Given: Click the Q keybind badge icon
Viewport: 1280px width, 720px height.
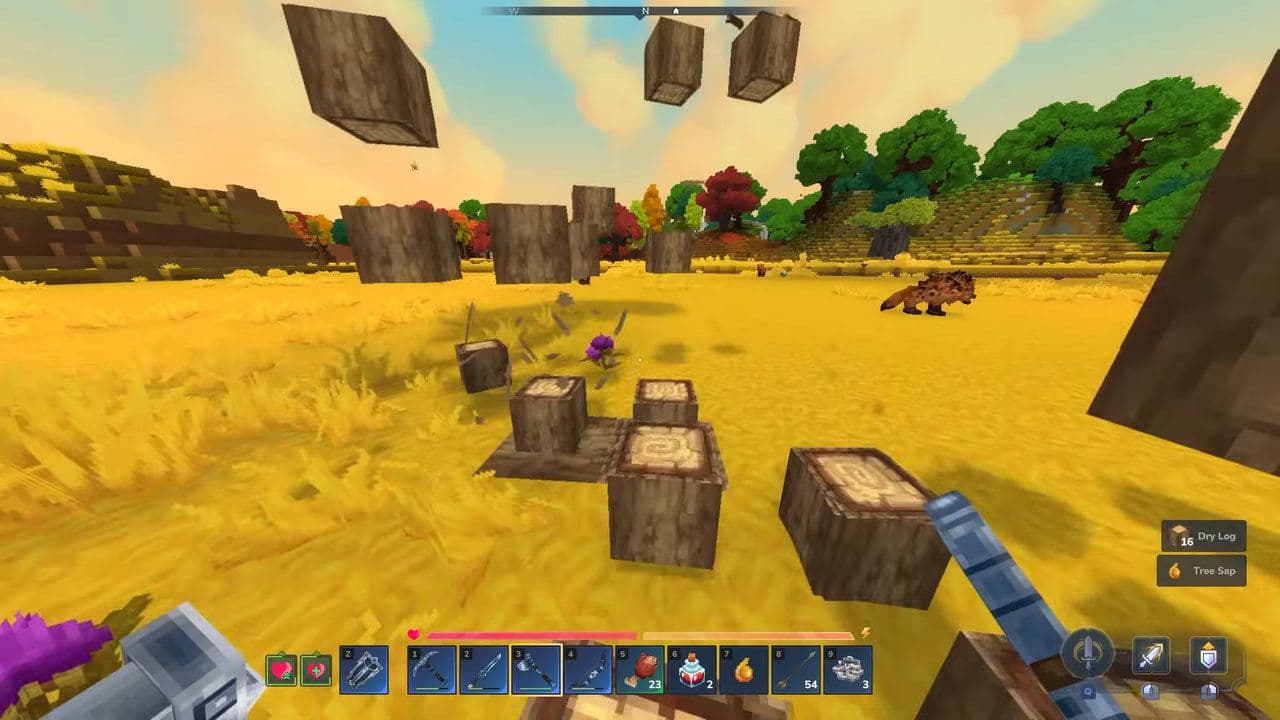Looking at the screenshot, I should point(1089,691).
